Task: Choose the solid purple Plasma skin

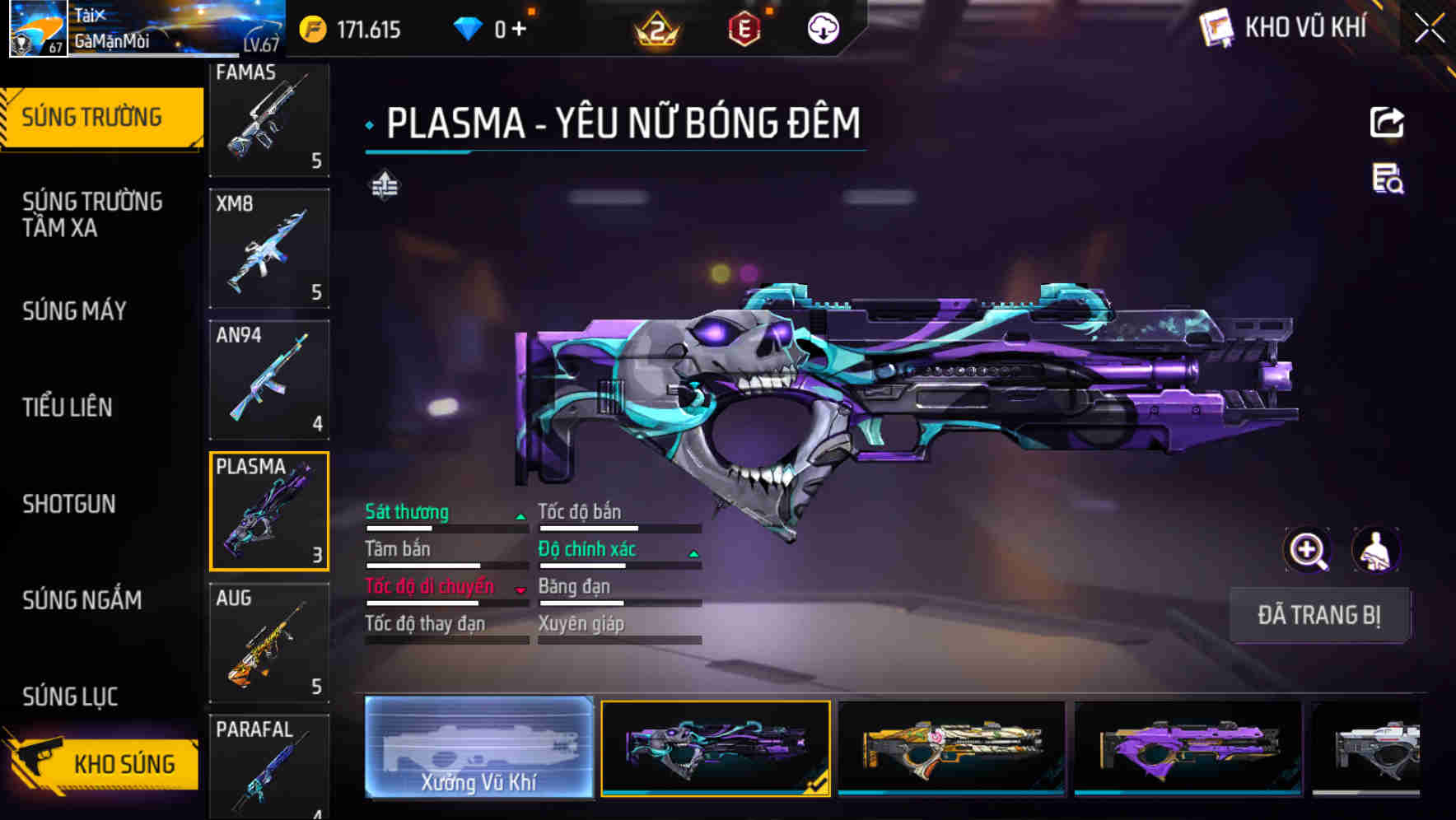Action: pos(1188,748)
